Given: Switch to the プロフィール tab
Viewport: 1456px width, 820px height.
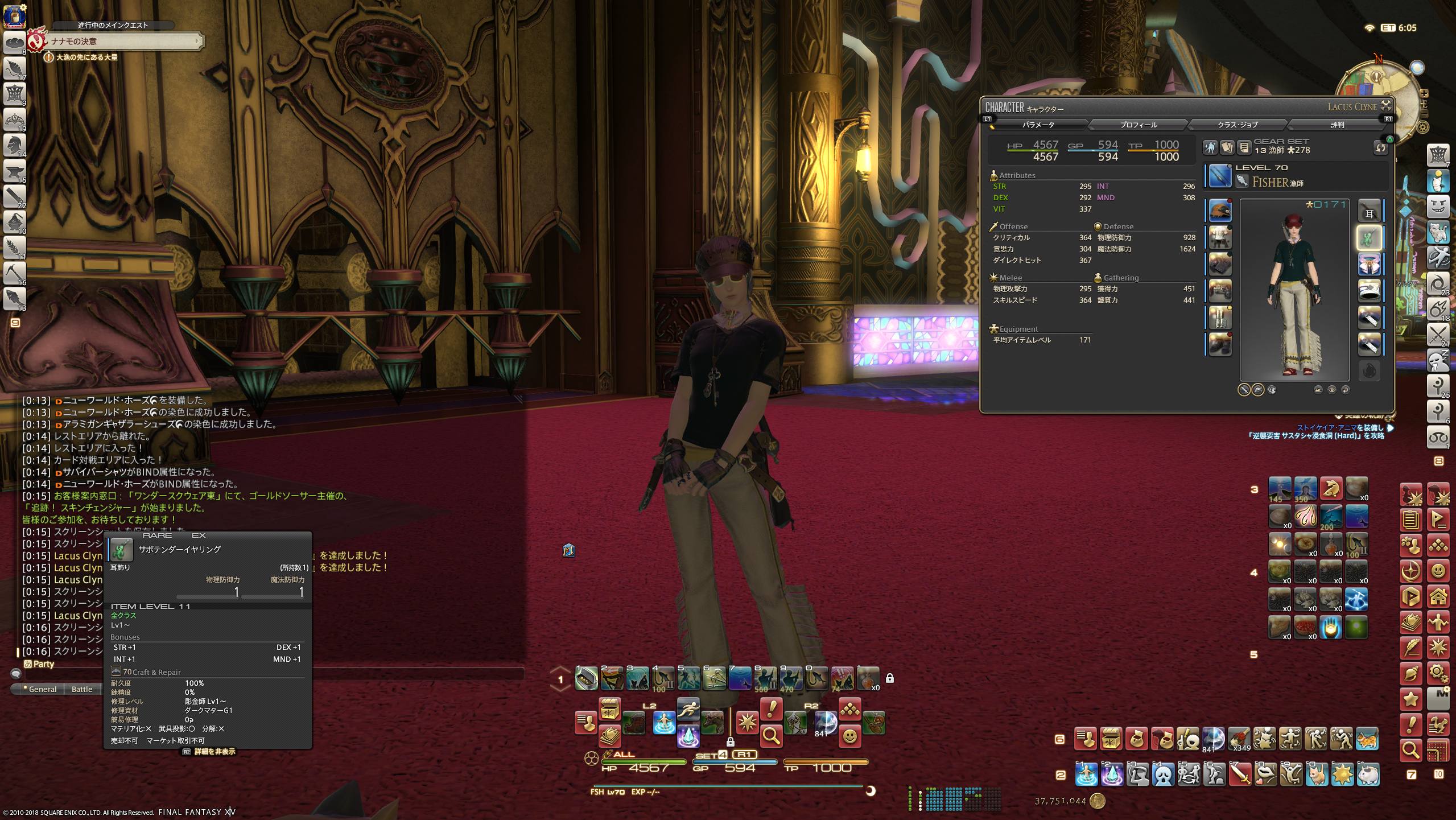Looking at the screenshot, I should pos(1138,125).
